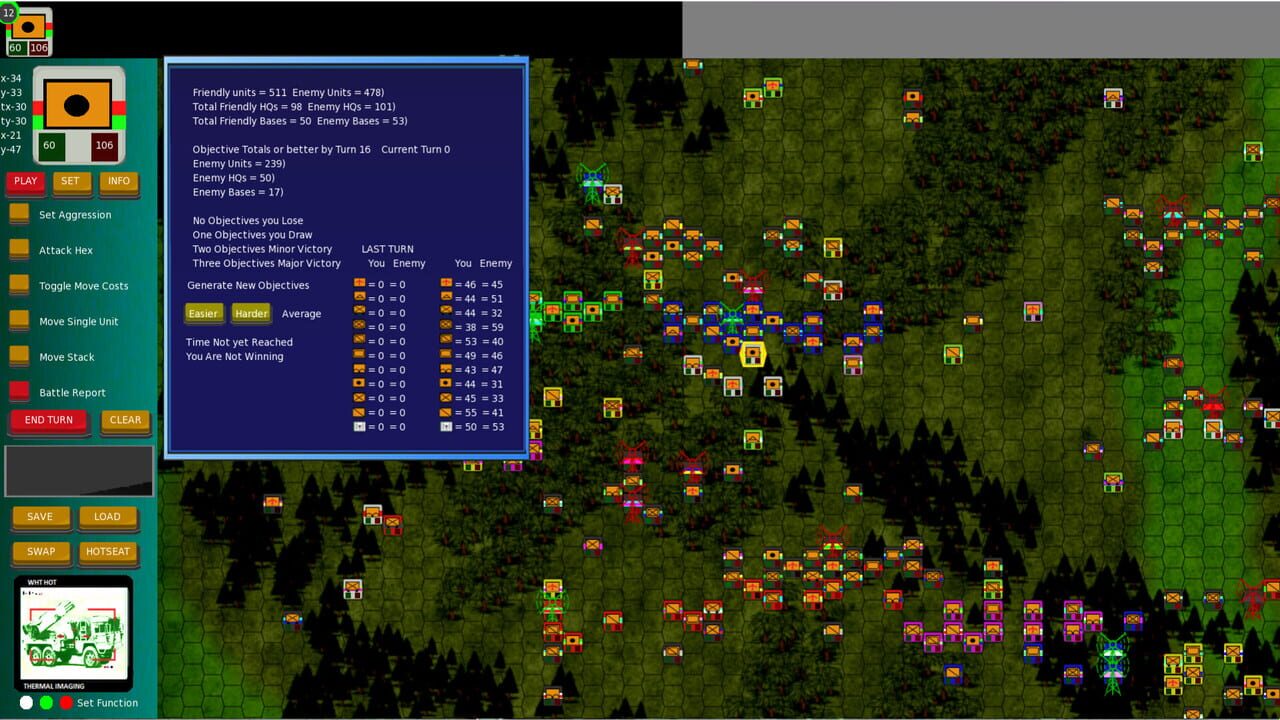Click the twin-circle recon unit icon
The image size is (1280, 720).
pos(358,370)
